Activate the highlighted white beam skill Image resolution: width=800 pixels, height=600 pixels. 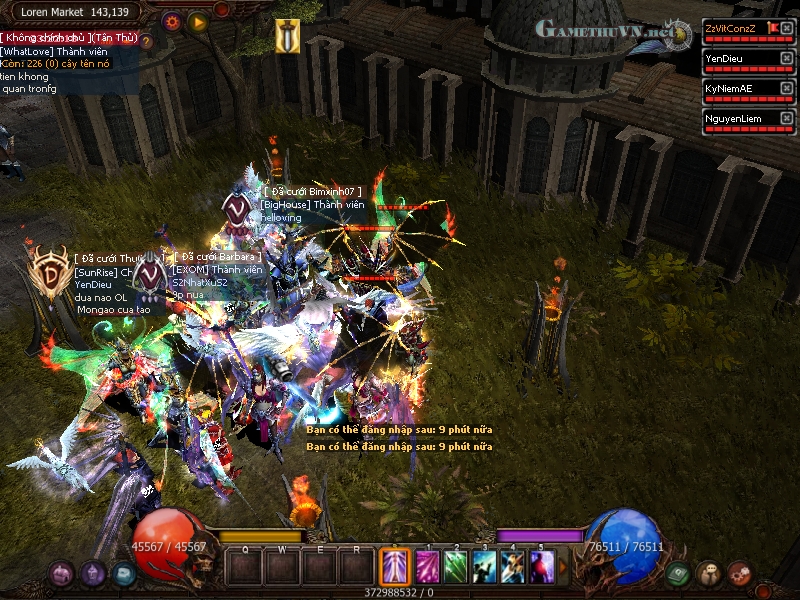(394, 568)
